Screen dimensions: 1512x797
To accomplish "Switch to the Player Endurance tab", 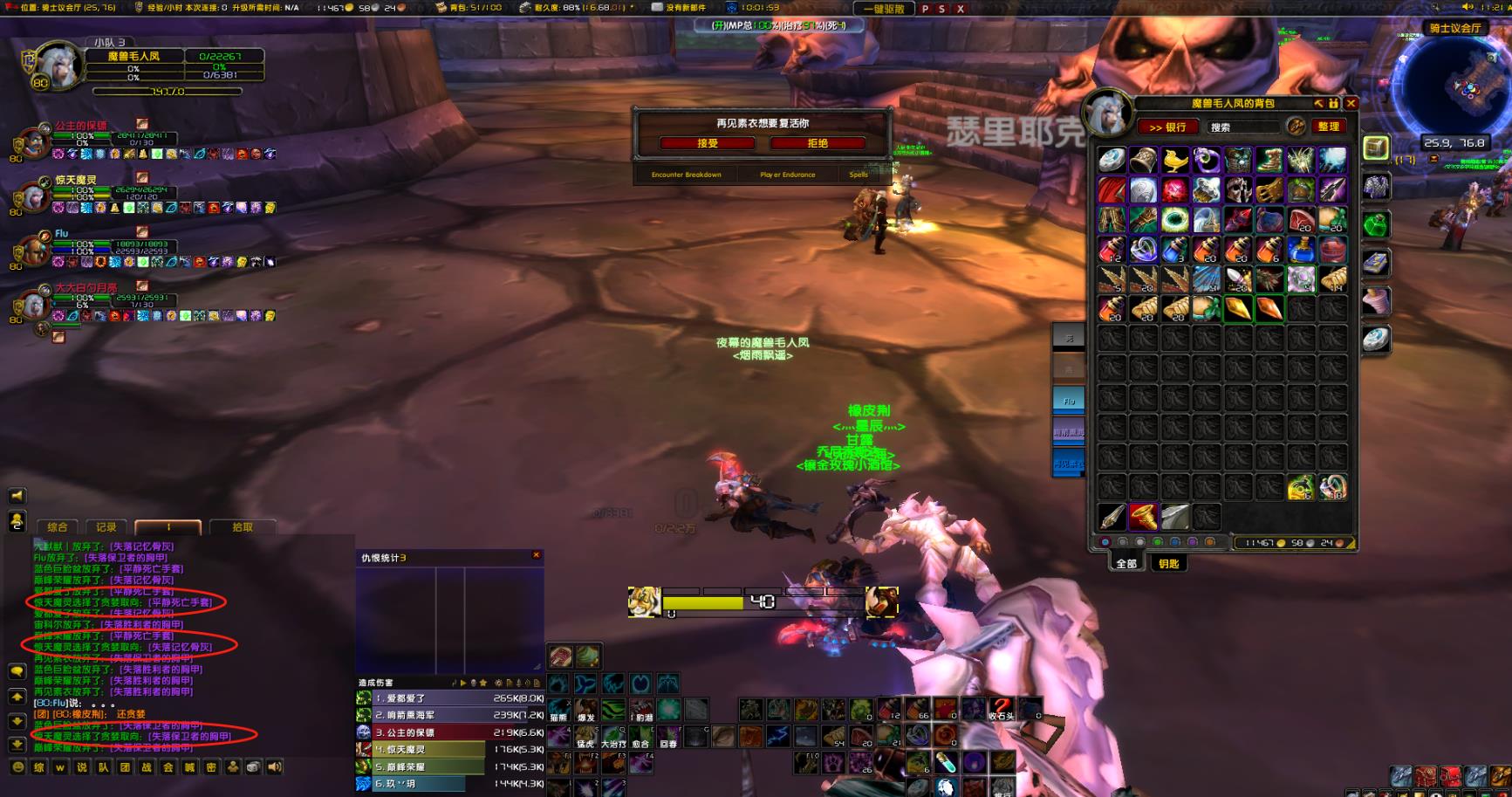I will pyautogui.click(x=787, y=175).
